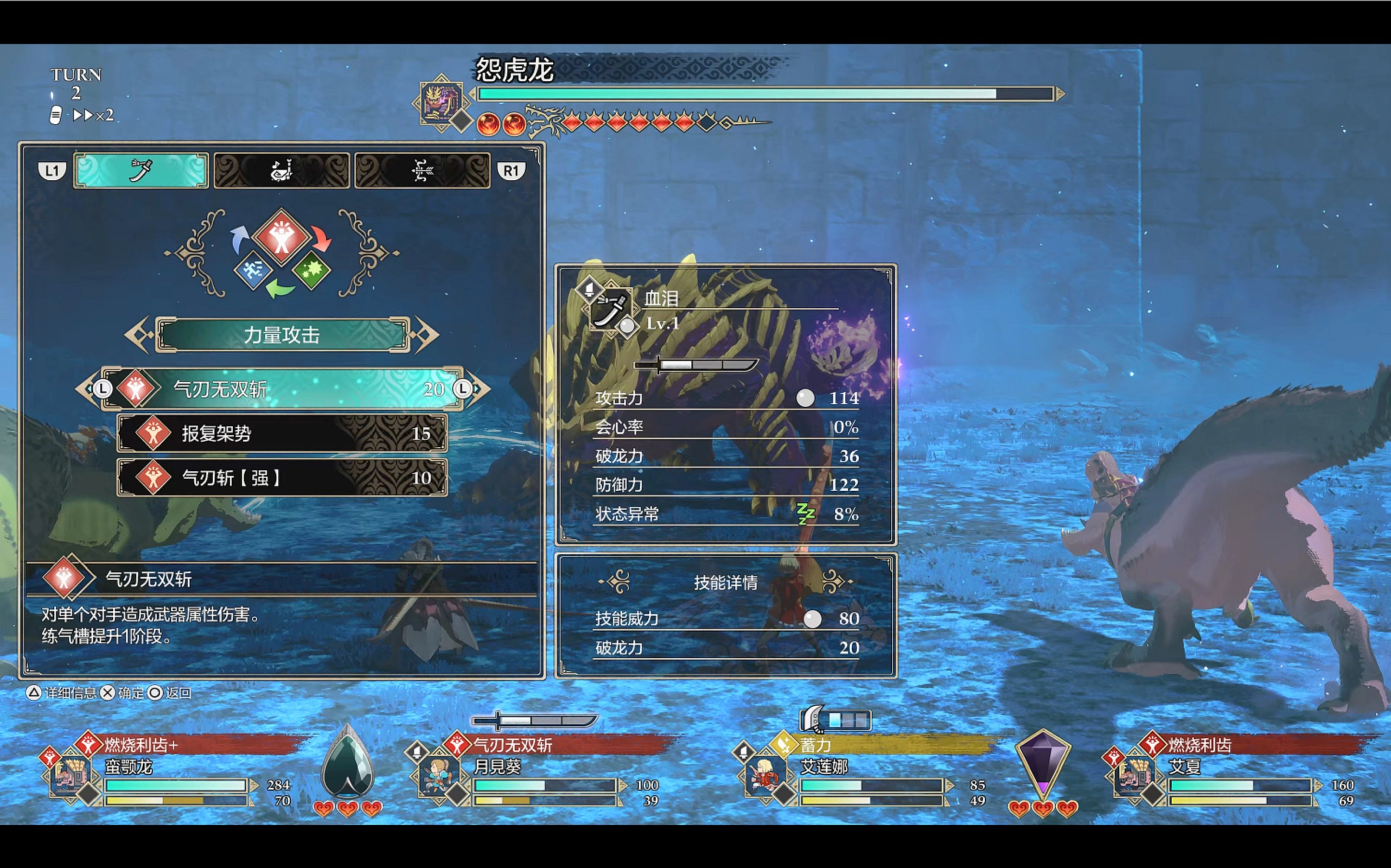The width and height of the screenshot is (1391, 868).
Task: Pick the 气刃斩【强】 skill
Action: click(281, 478)
